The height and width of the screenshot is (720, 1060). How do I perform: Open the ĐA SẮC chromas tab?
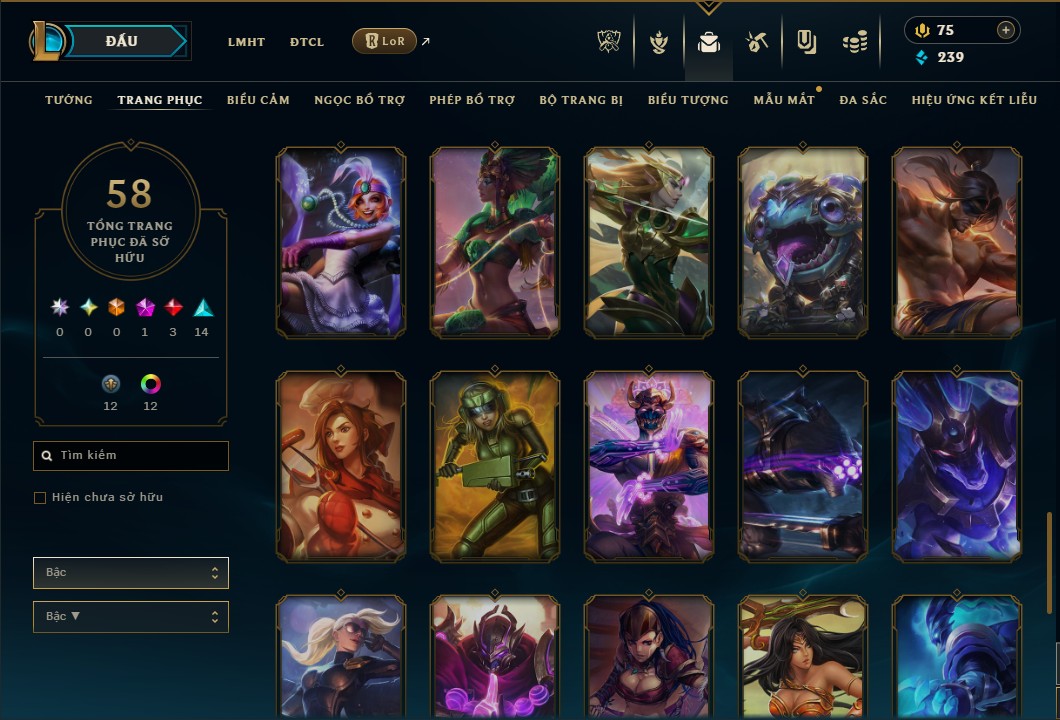[x=863, y=100]
